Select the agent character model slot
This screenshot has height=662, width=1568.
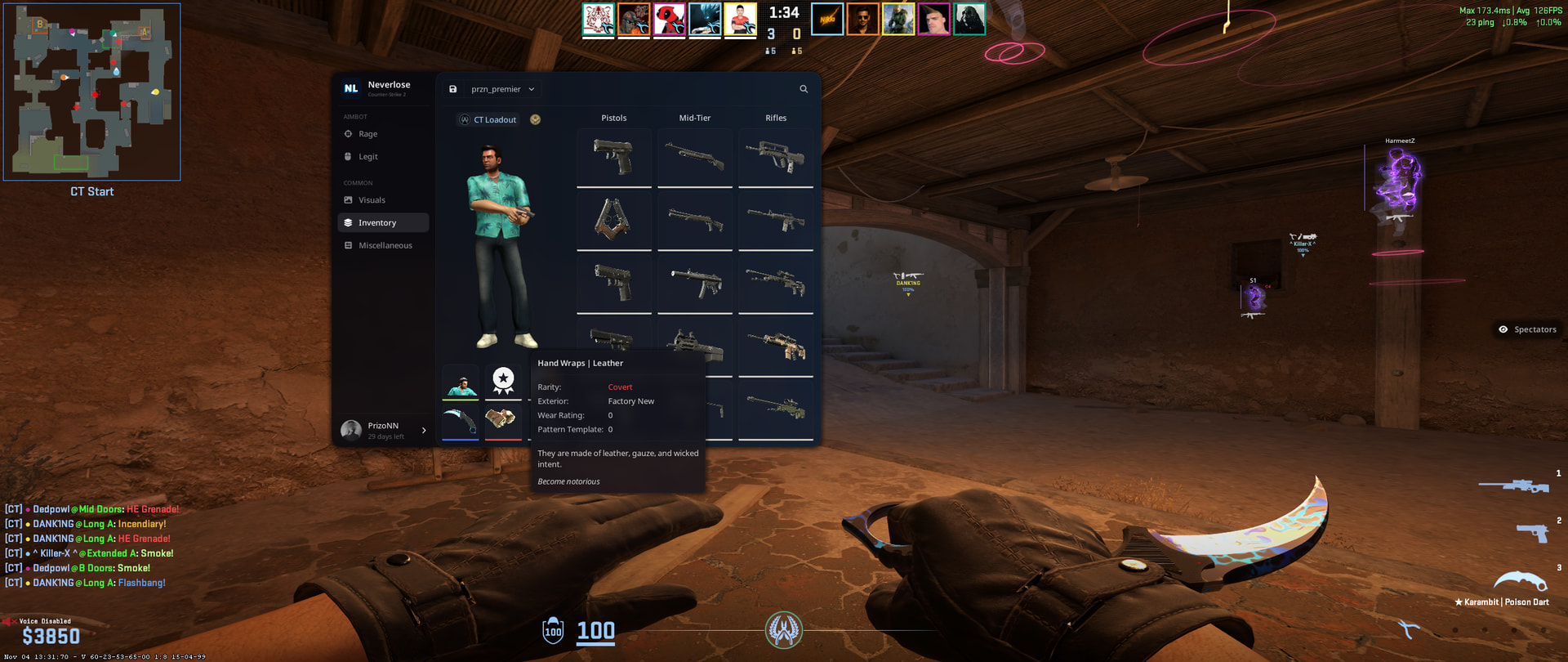pyautogui.click(x=461, y=382)
